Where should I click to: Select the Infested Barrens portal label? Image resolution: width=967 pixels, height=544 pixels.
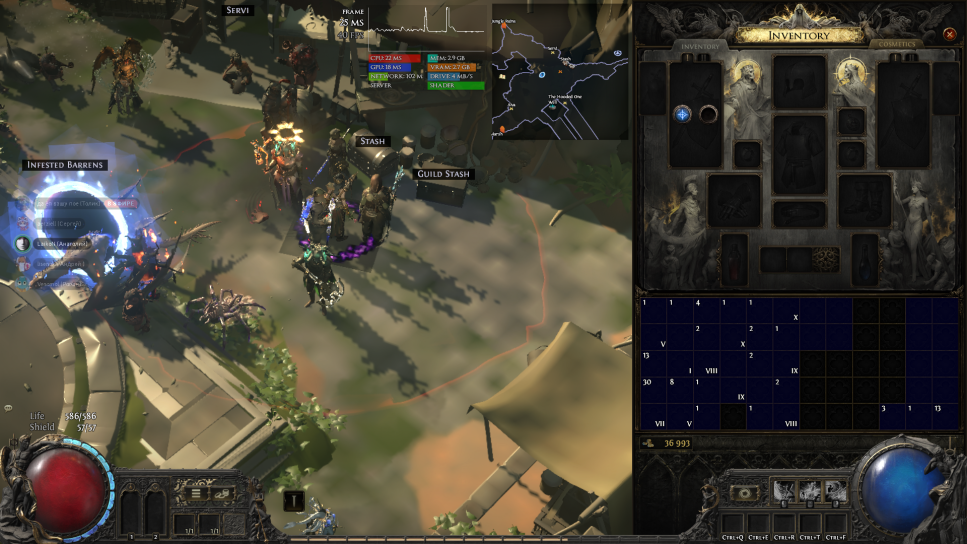(64, 165)
